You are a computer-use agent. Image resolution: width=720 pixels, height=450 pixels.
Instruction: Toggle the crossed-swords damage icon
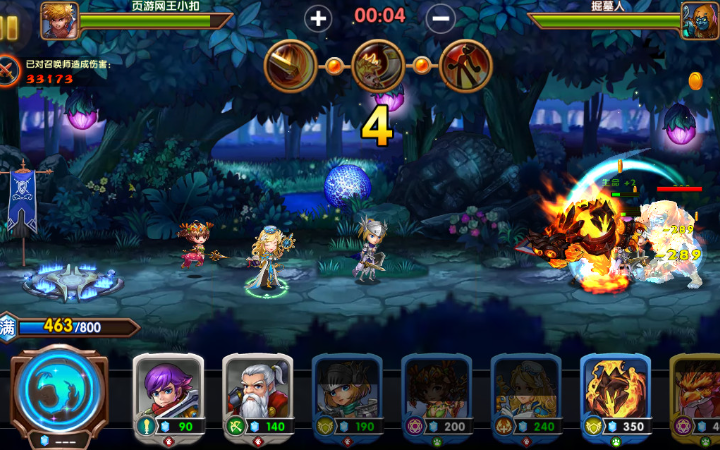point(9,70)
